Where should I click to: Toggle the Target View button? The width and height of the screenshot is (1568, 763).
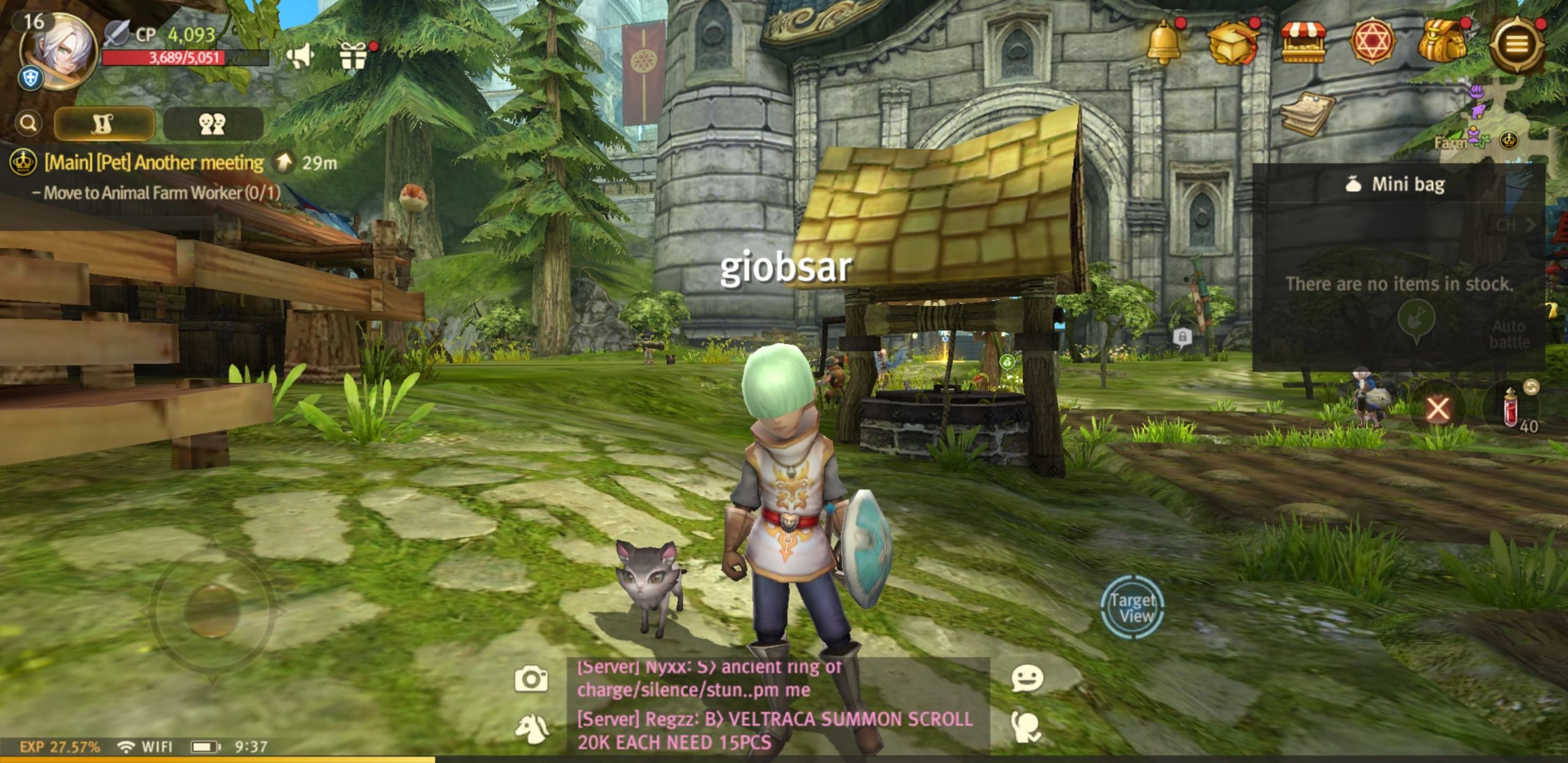pos(1133,607)
